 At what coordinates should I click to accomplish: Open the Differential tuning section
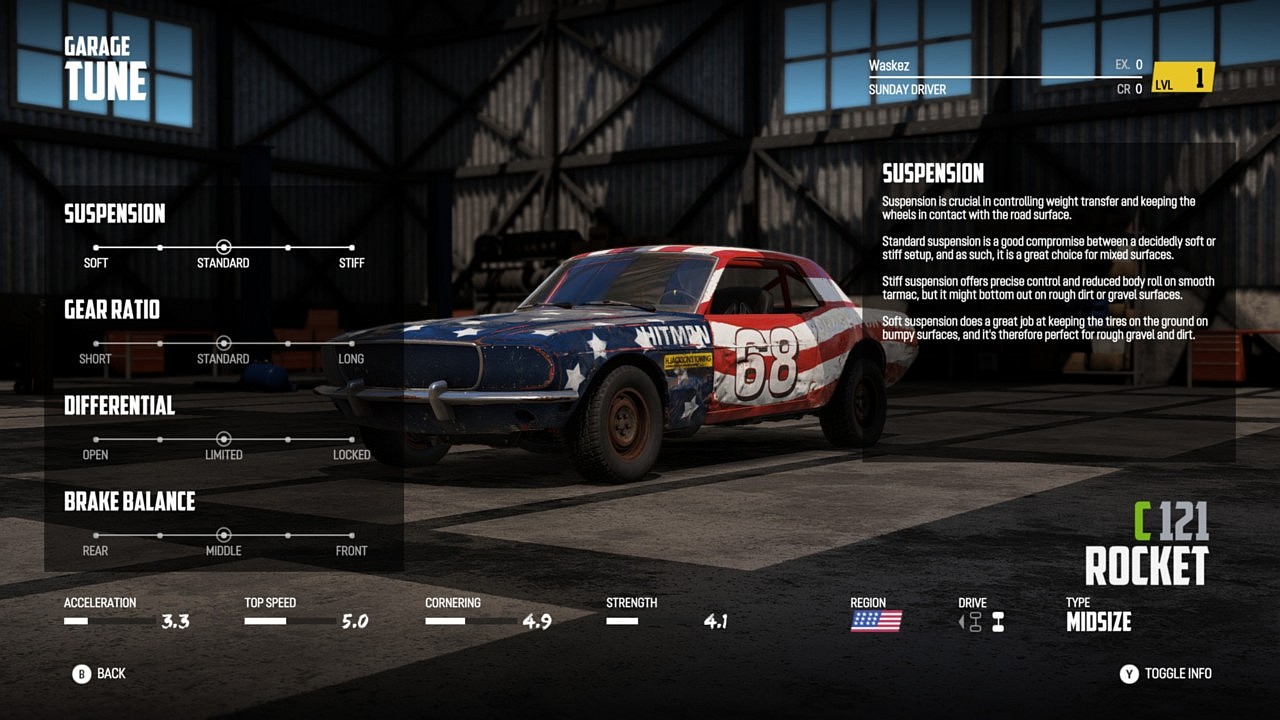point(119,406)
